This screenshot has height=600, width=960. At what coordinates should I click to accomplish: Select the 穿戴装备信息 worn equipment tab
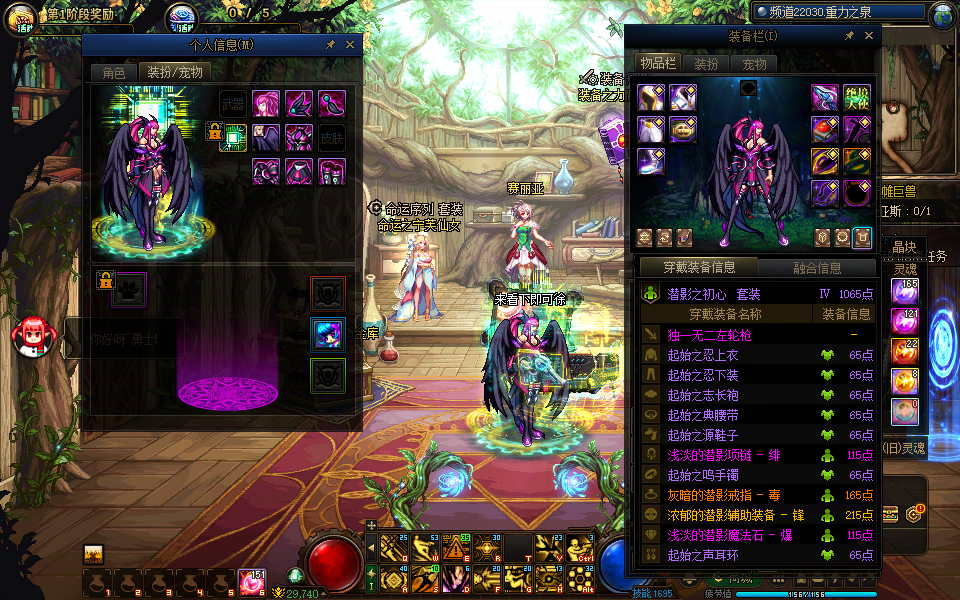click(x=700, y=268)
